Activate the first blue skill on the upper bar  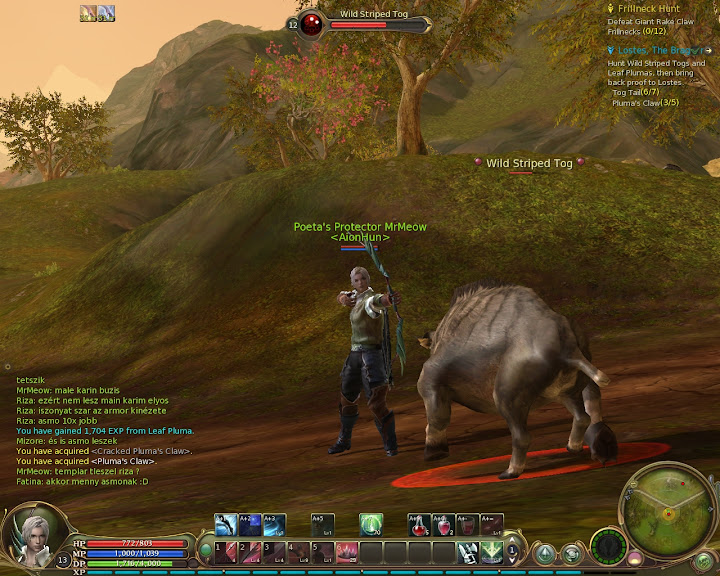point(226,524)
